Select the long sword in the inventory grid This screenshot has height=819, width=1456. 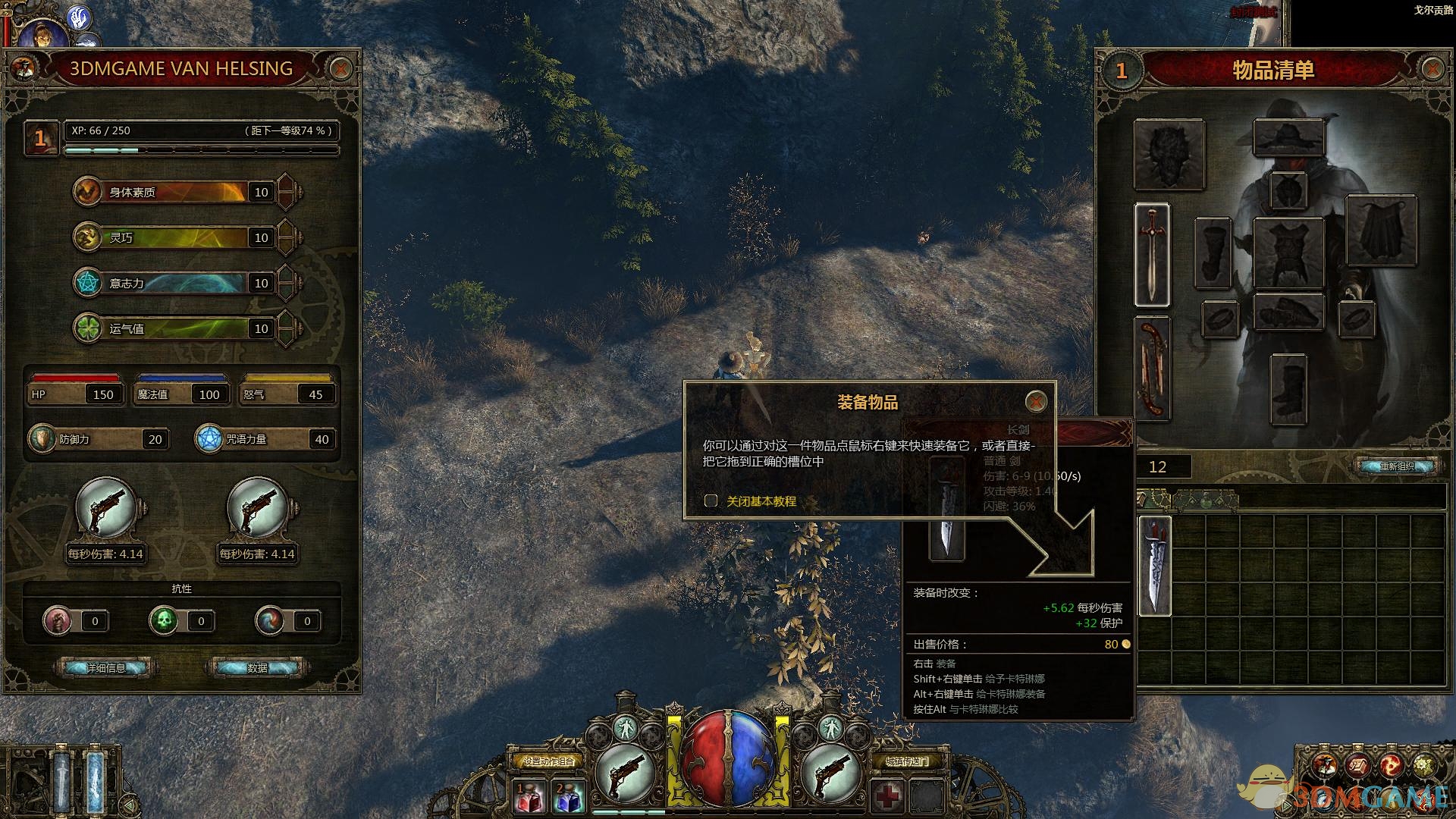tap(1155, 565)
